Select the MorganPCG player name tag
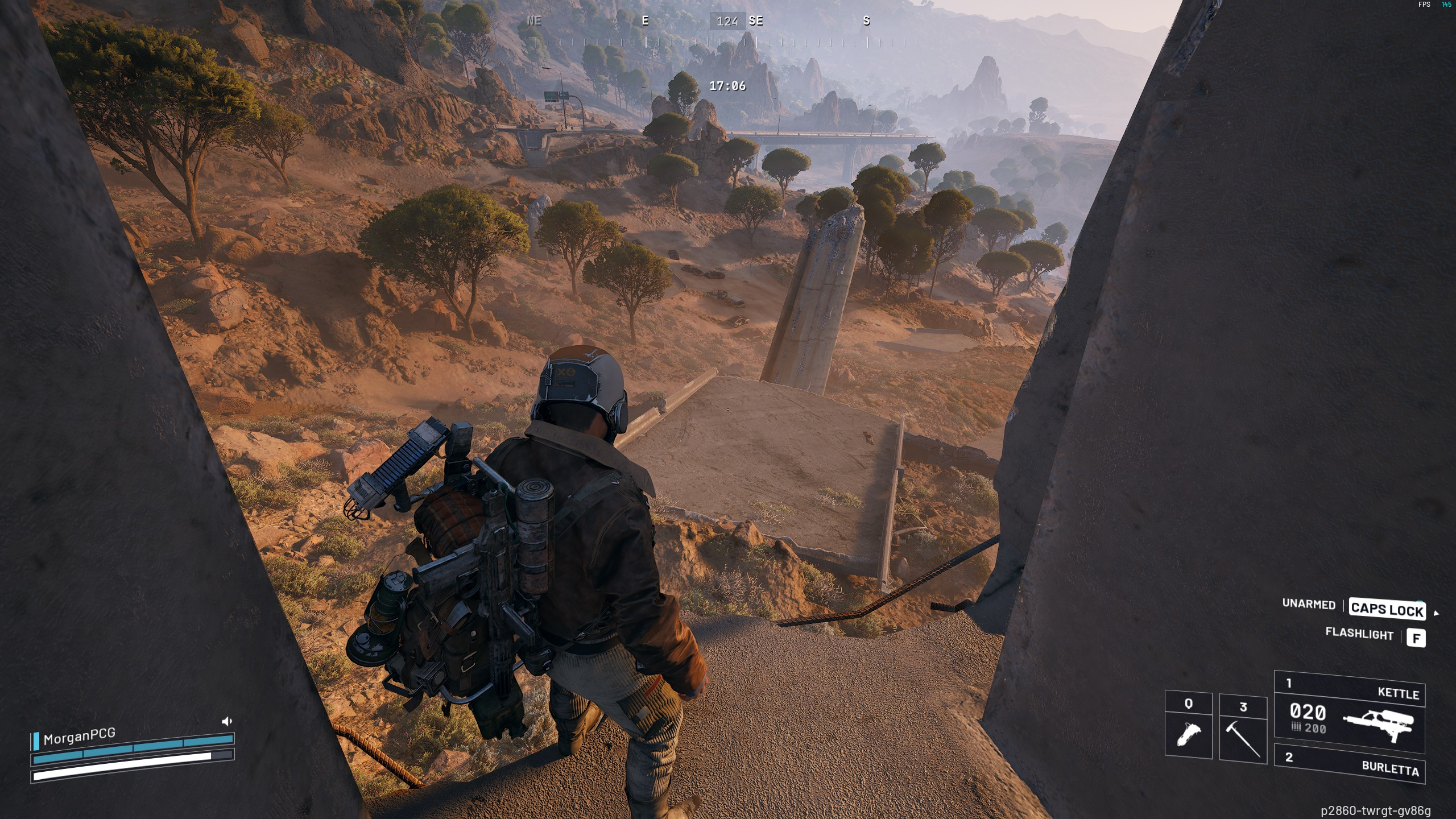1456x819 pixels. point(79,737)
